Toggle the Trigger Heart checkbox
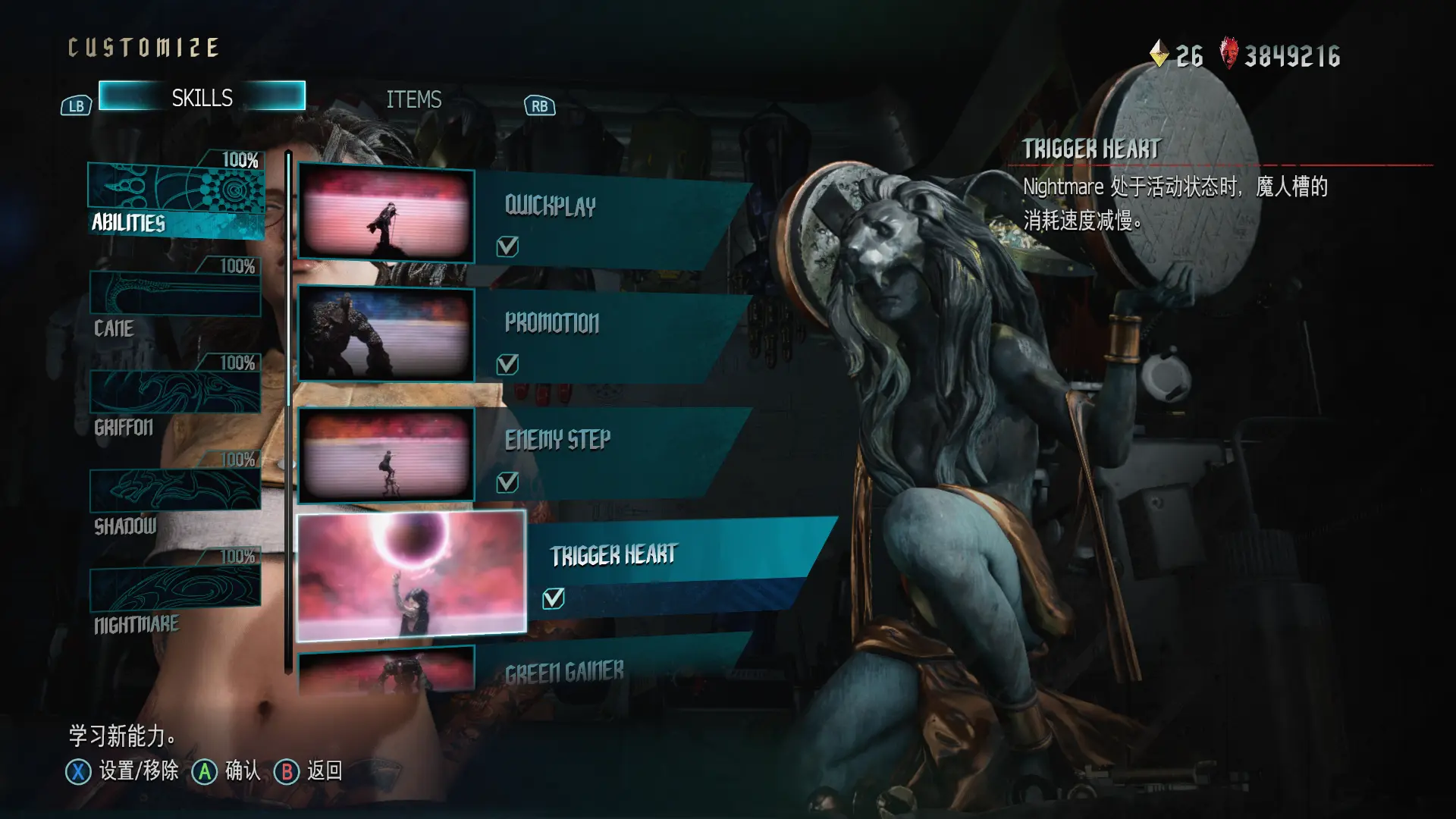 554,598
